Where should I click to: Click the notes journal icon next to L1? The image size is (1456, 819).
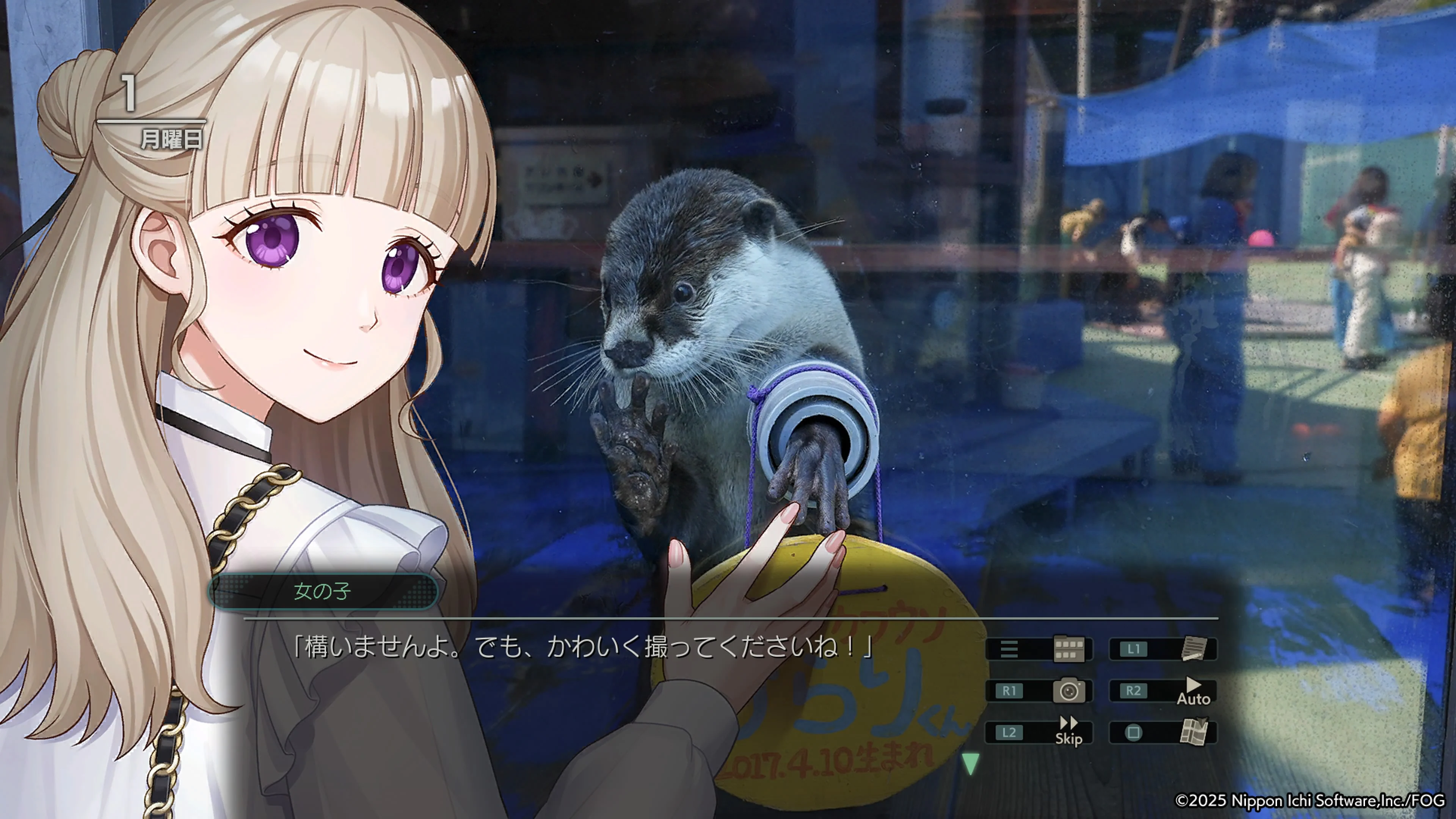click(1194, 649)
